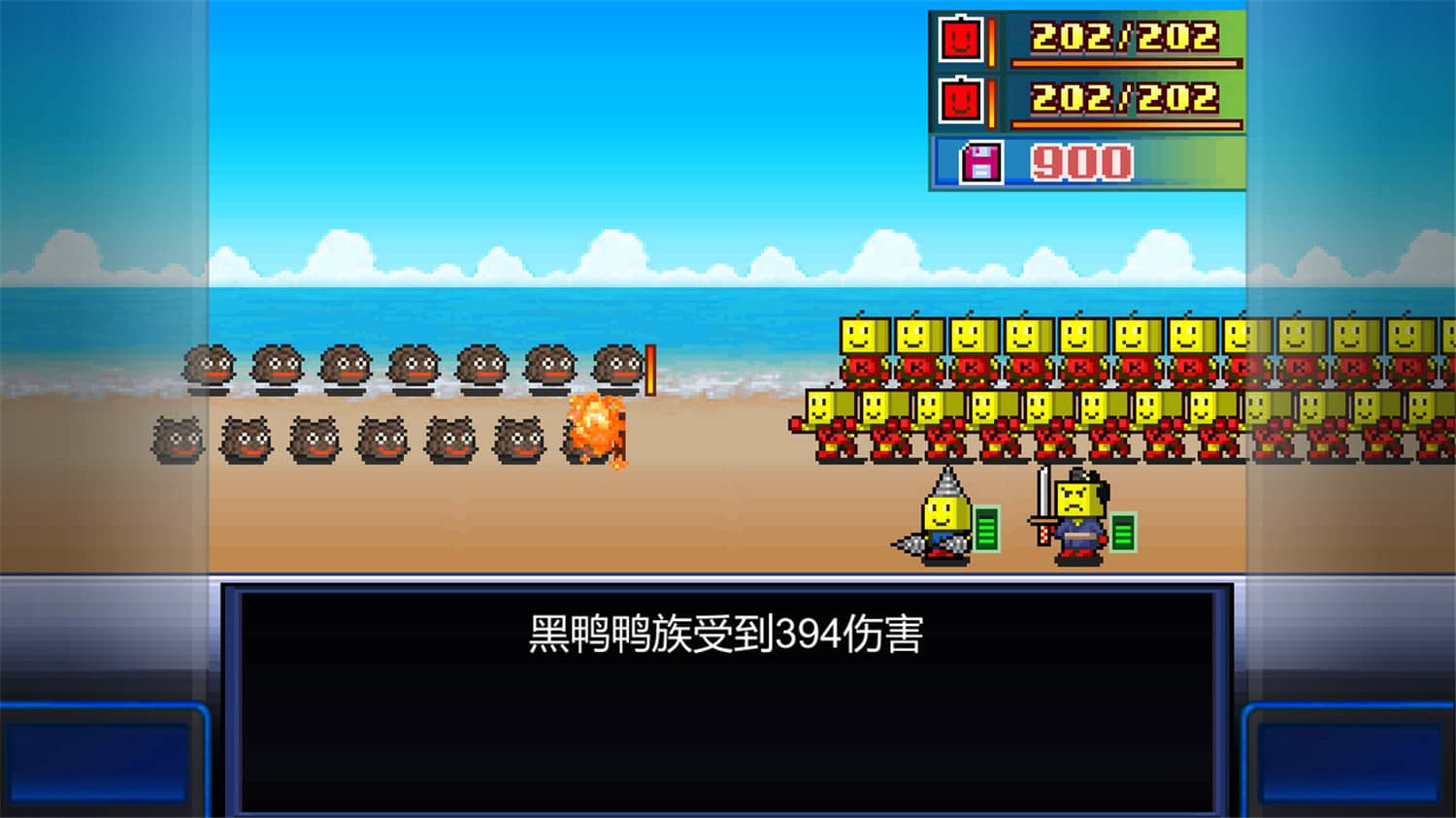Click the red face icon beside second HP bar
This screenshot has width=1456, height=818.
click(x=959, y=100)
